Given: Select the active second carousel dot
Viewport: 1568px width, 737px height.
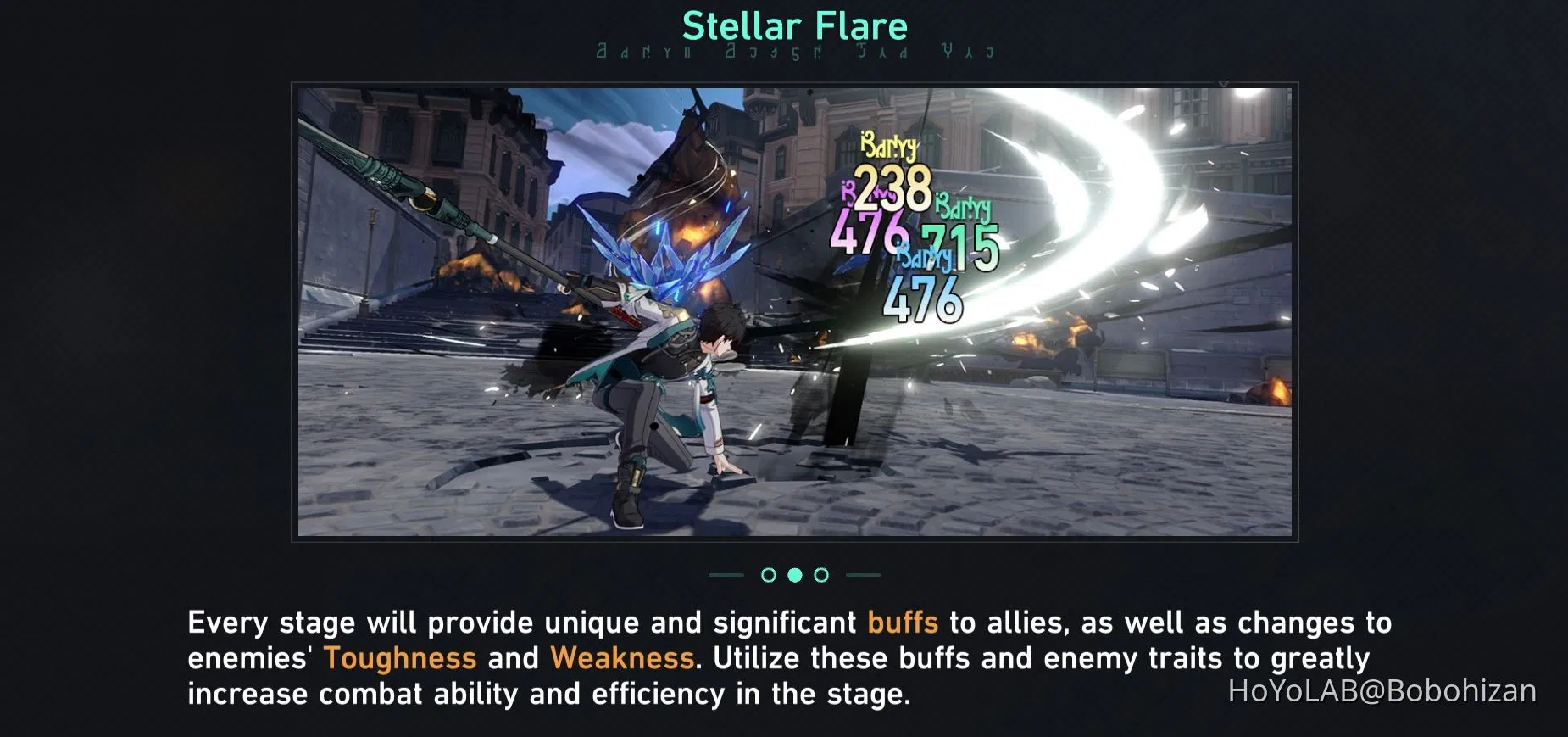Looking at the screenshot, I should tap(794, 575).
